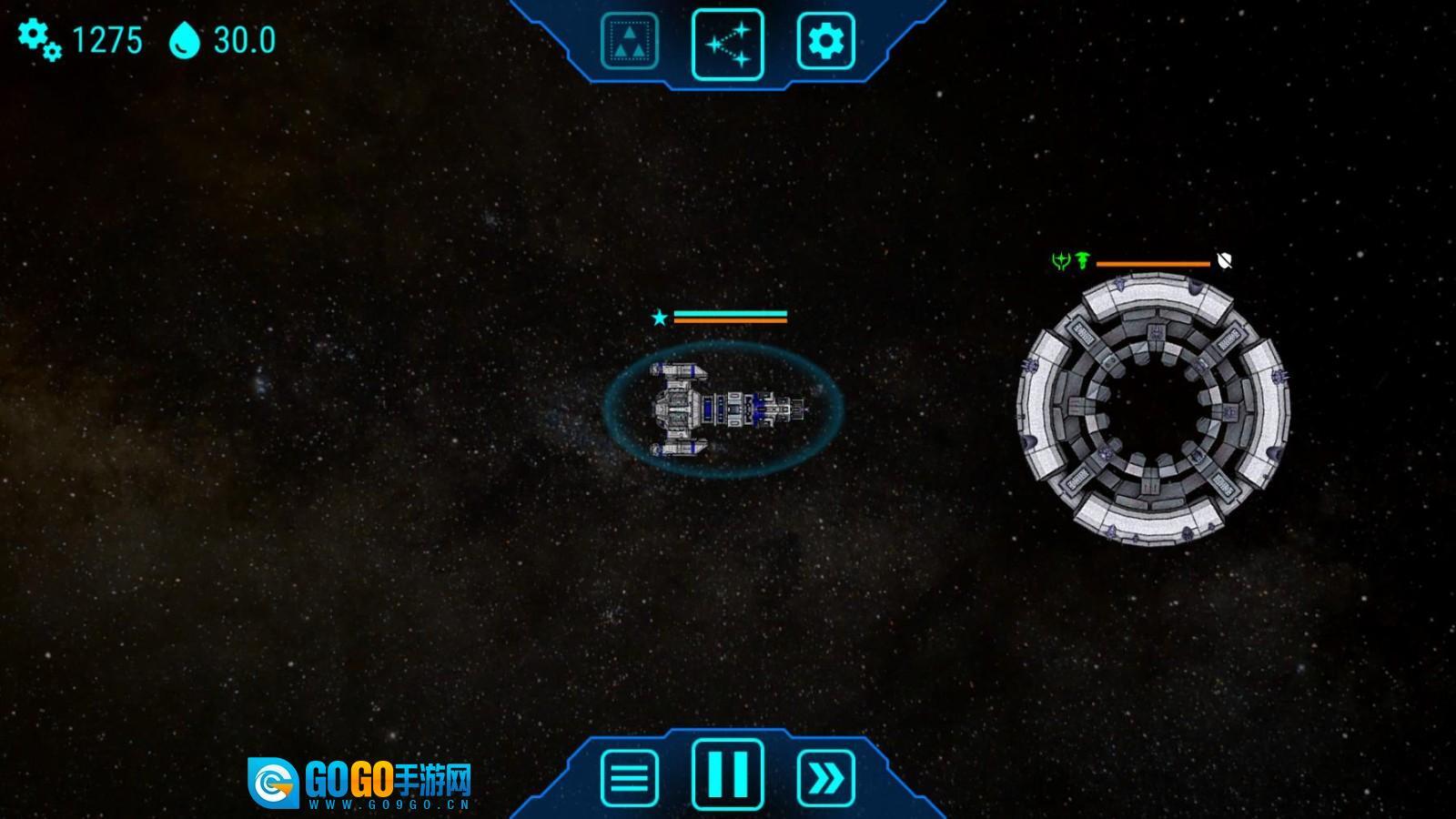
Task: Open the hamburger list menu
Action: pos(629,778)
